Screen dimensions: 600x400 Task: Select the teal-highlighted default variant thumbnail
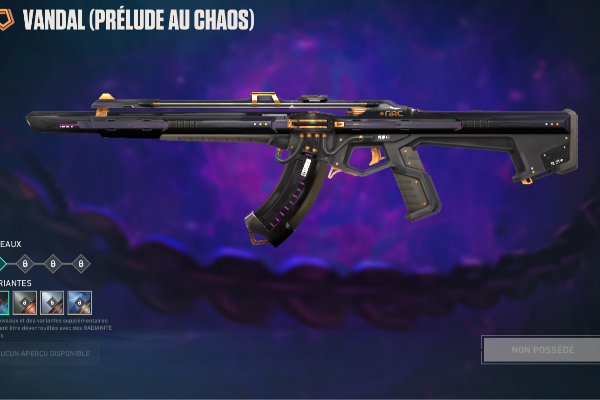[3, 303]
